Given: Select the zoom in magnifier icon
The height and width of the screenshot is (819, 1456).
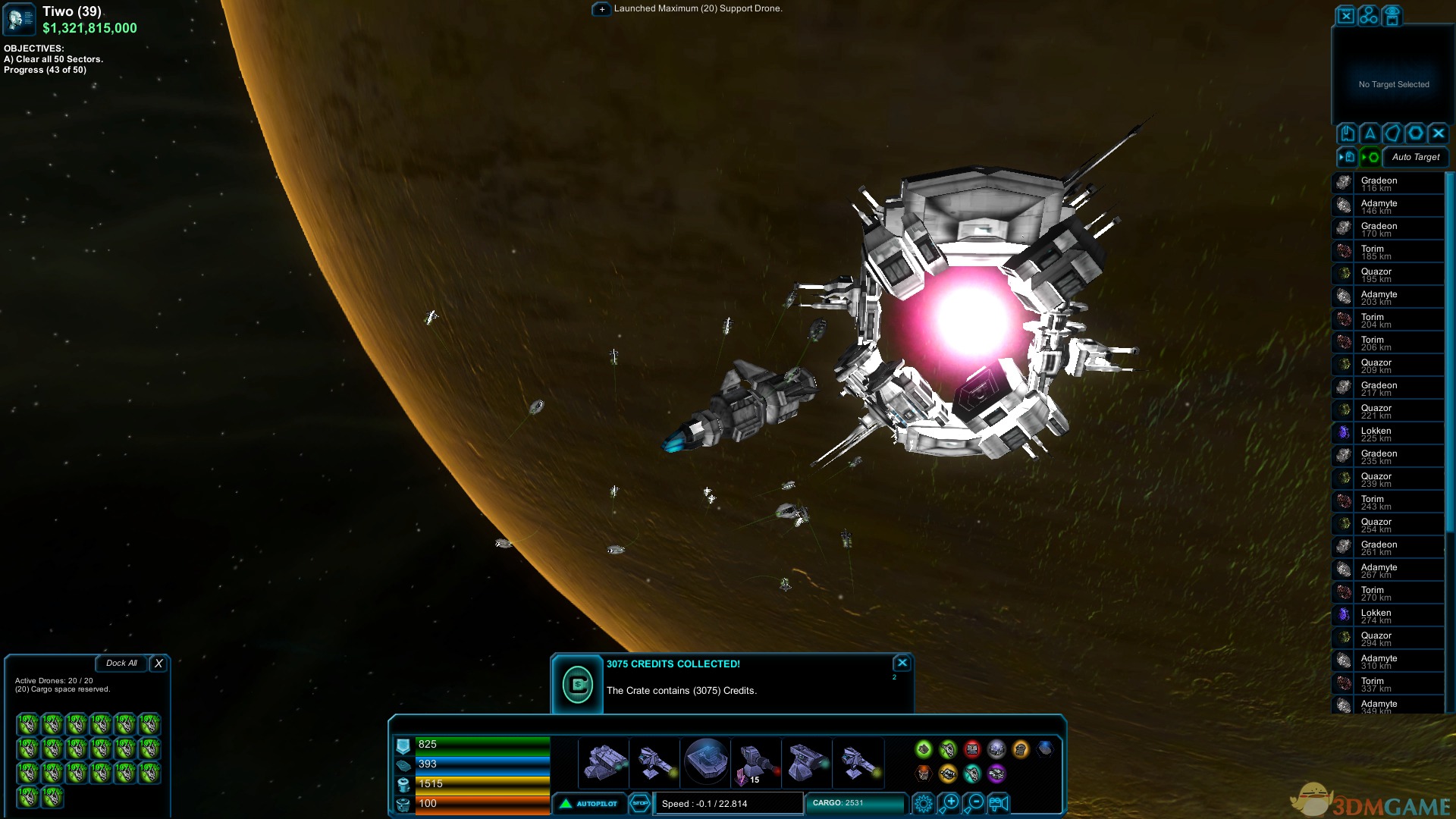Looking at the screenshot, I should click(948, 803).
